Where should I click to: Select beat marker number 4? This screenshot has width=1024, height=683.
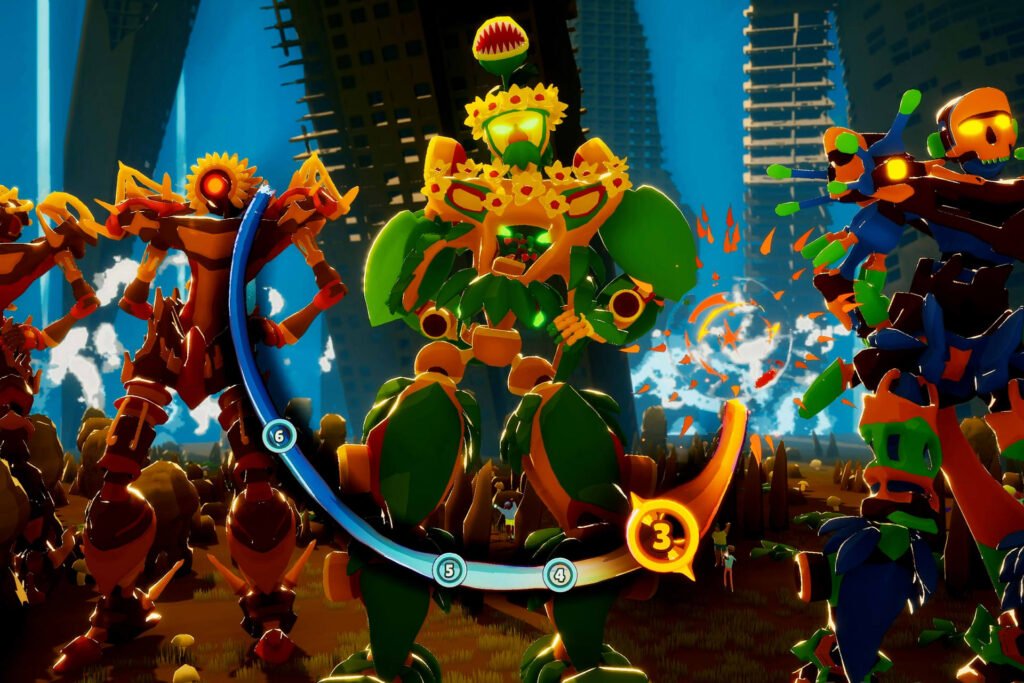[x=560, y=575]
